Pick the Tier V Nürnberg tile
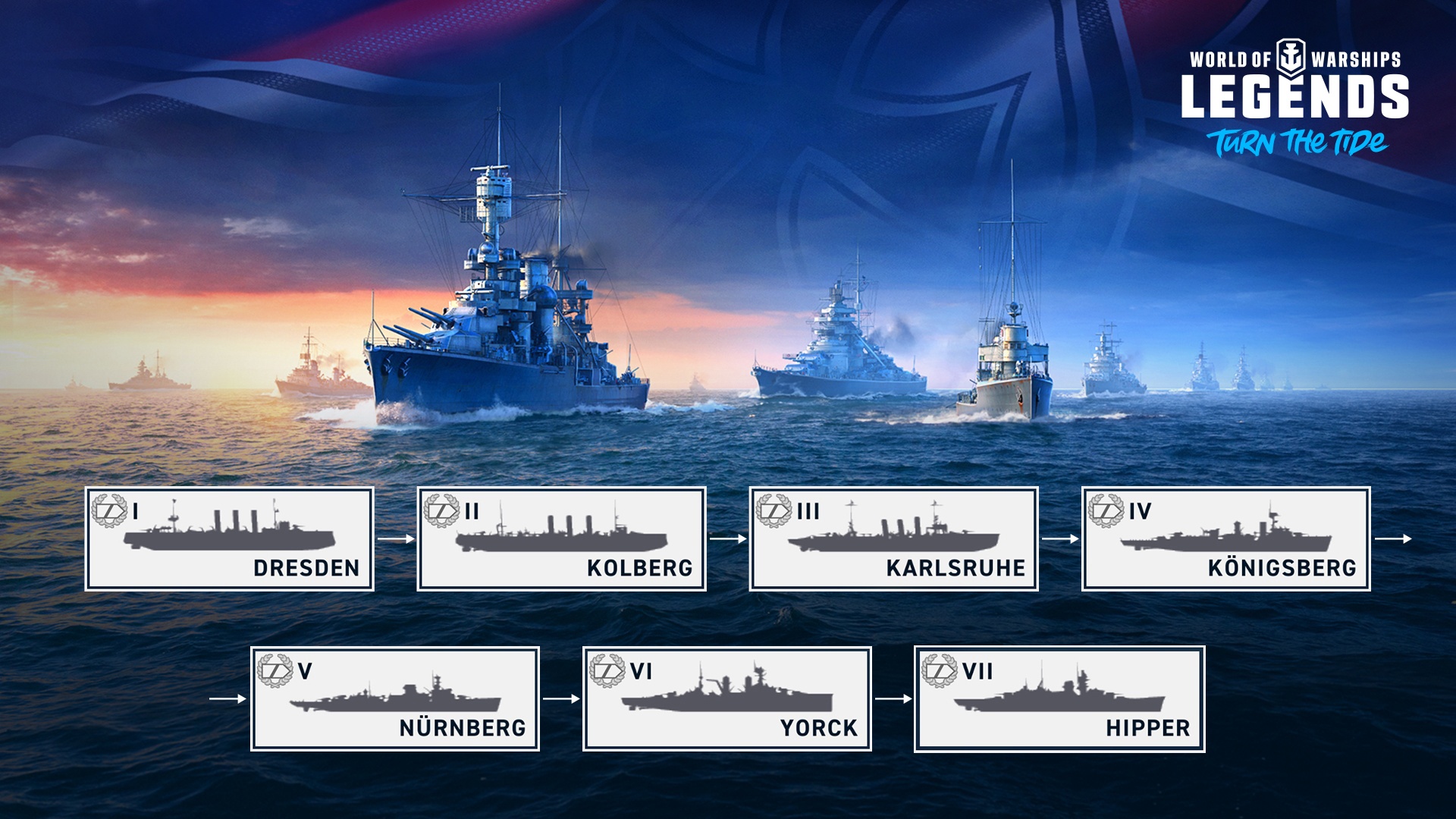The width and height of the screenshot is (1456, 819). point(394,698)
